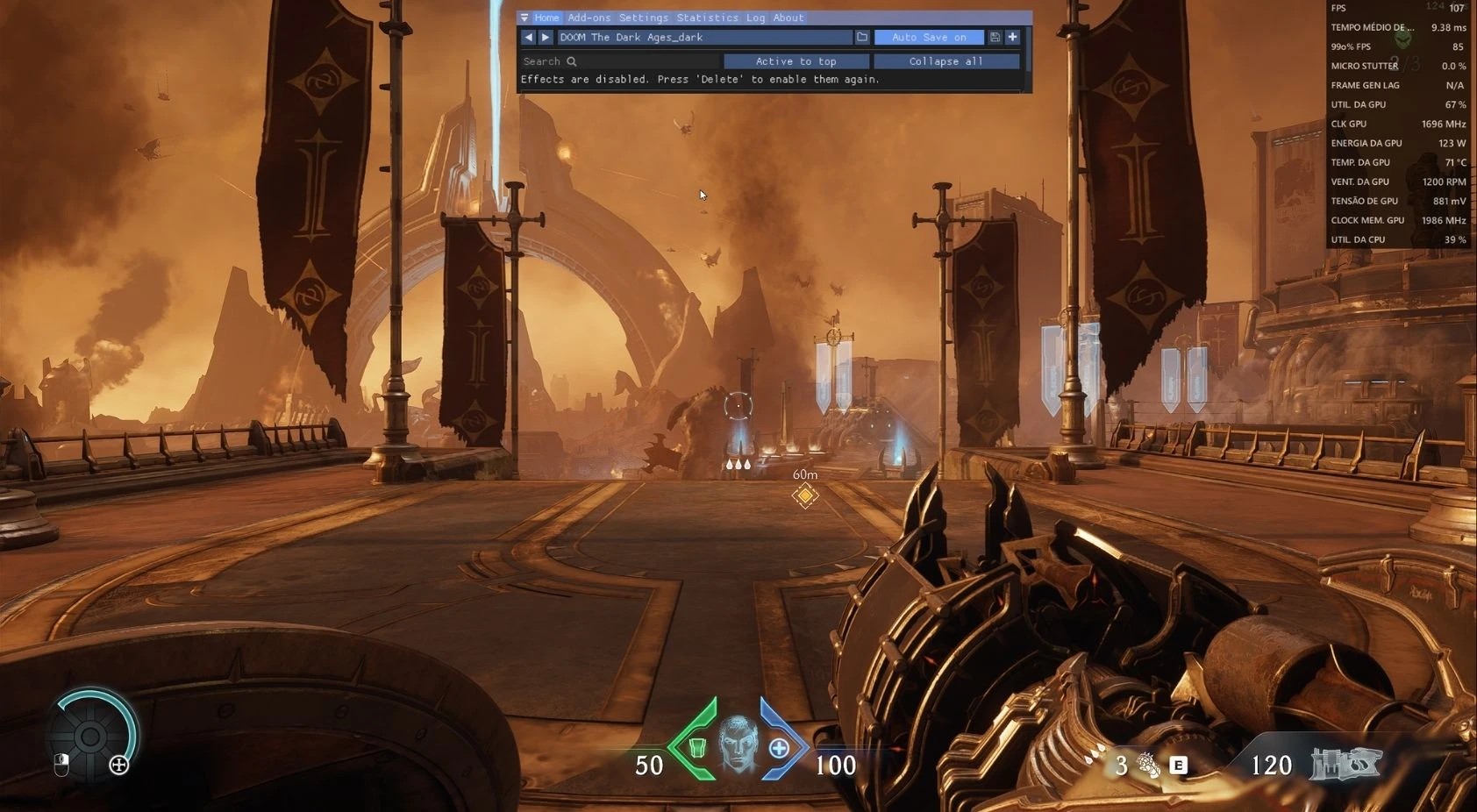This screenshot has height=812, width=1477.
Task: Click the shield charge dial
Action: (x=90, y=736)
